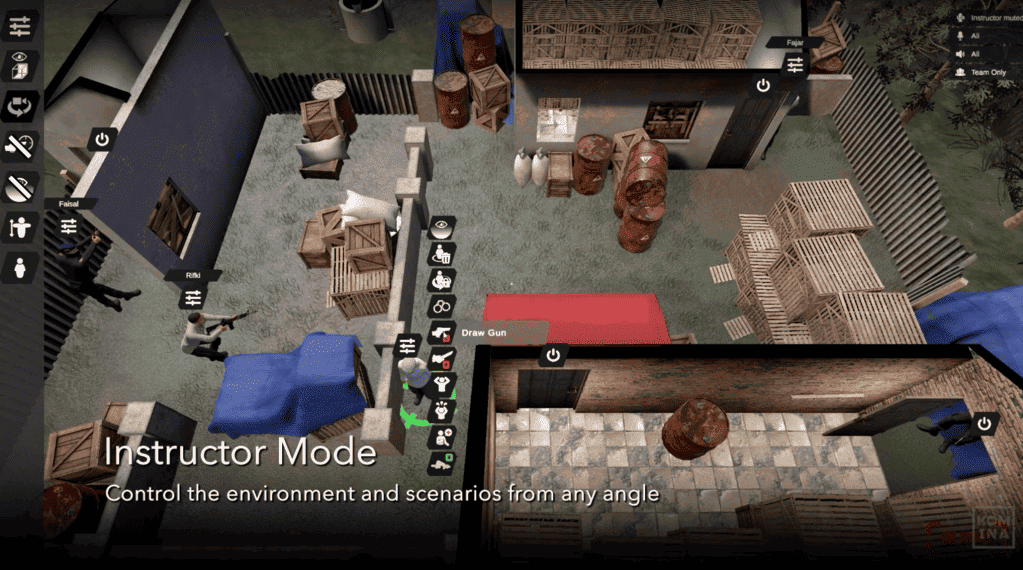Select the crossed-out hand and gauge tool
Viewport: 1023px width, 570px height.
[x=21, y=146]
